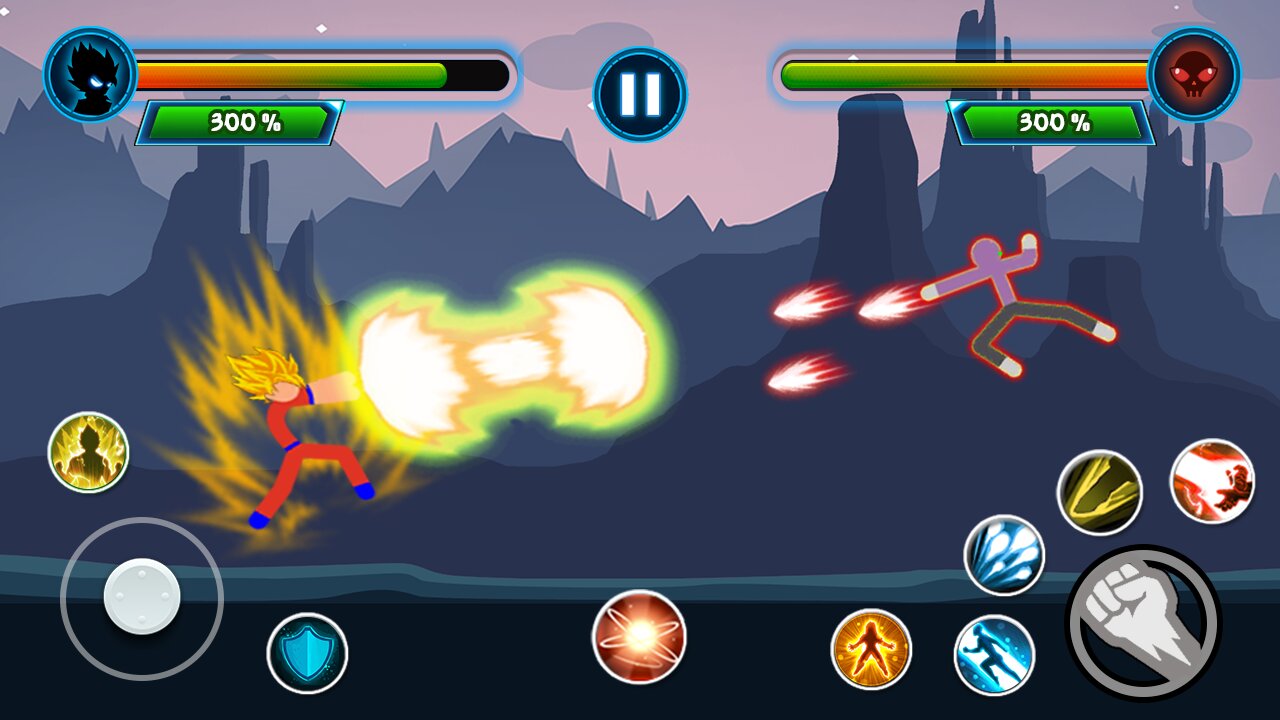
Task: Activate the orange power-up figure skill
Action: pos(871,649)
